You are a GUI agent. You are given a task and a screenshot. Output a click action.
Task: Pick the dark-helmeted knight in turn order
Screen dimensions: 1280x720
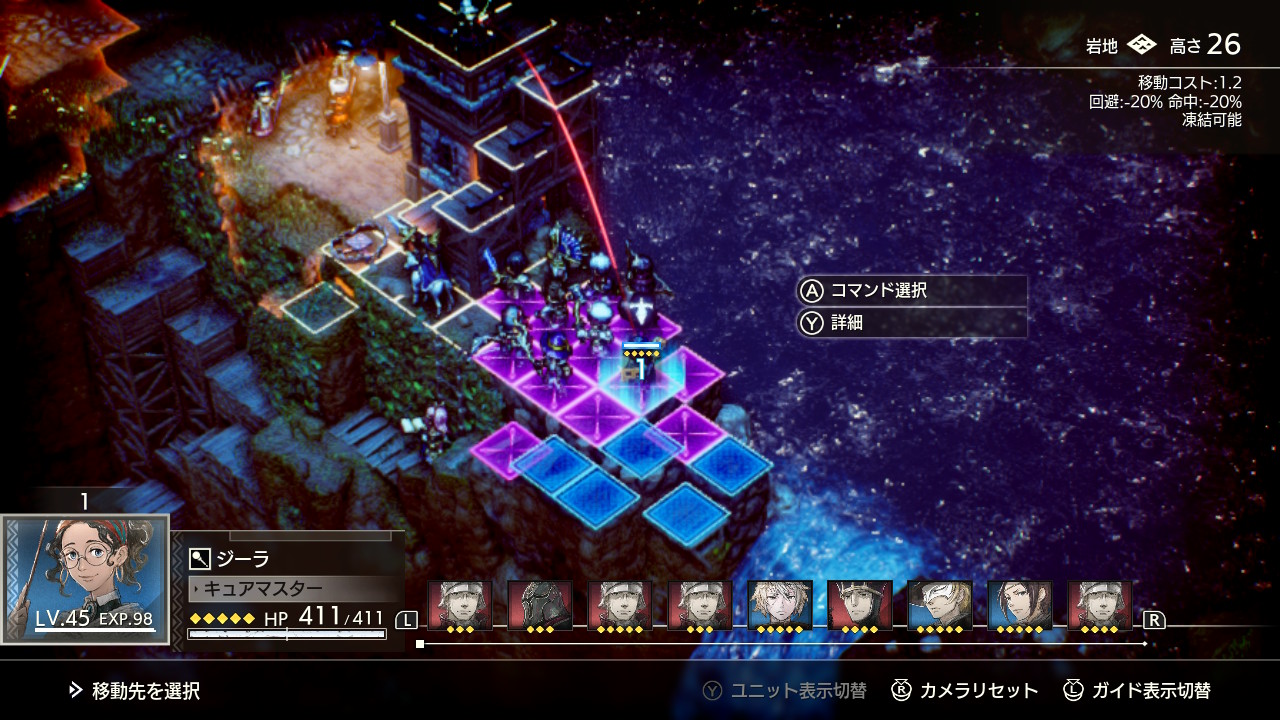[540, 605]
